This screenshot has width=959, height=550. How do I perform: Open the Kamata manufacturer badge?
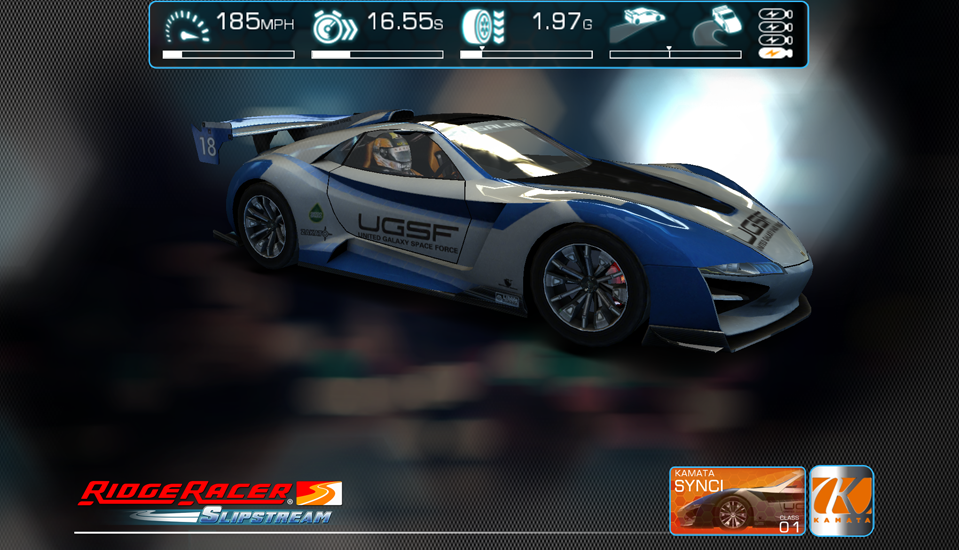(x=841, y=500)
